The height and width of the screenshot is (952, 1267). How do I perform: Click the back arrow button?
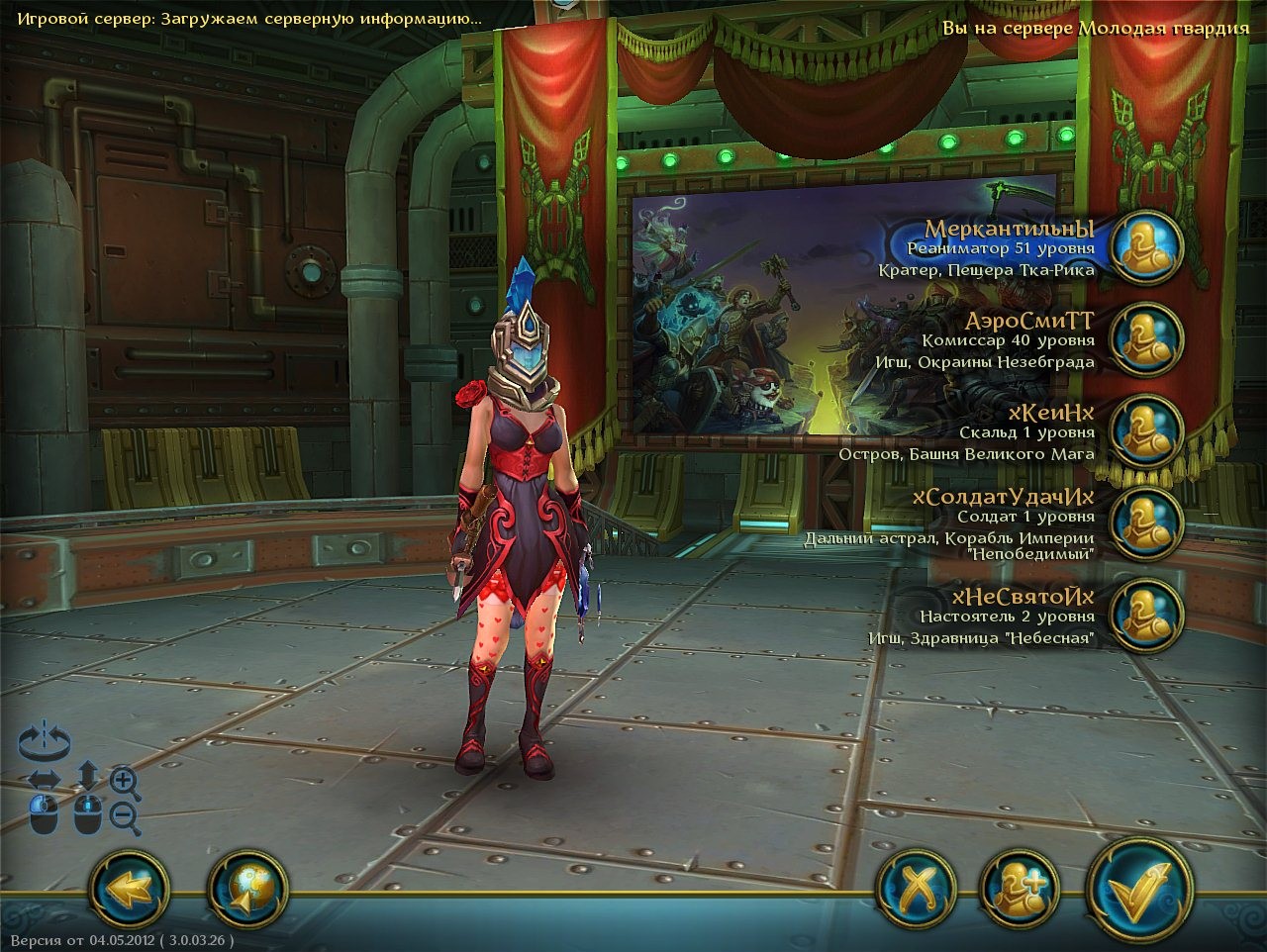point(127,887)
